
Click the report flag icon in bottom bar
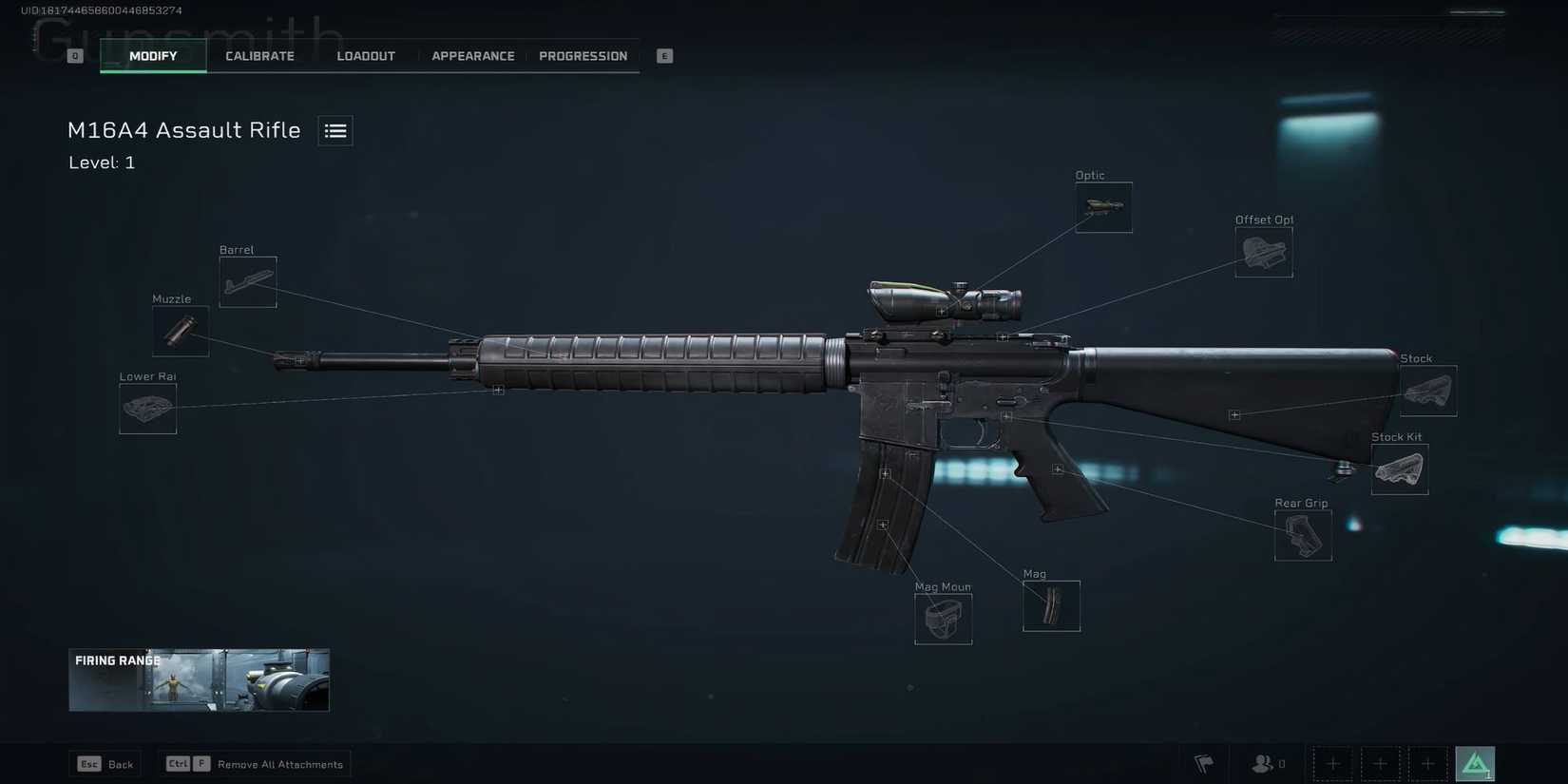point(1203,763)
